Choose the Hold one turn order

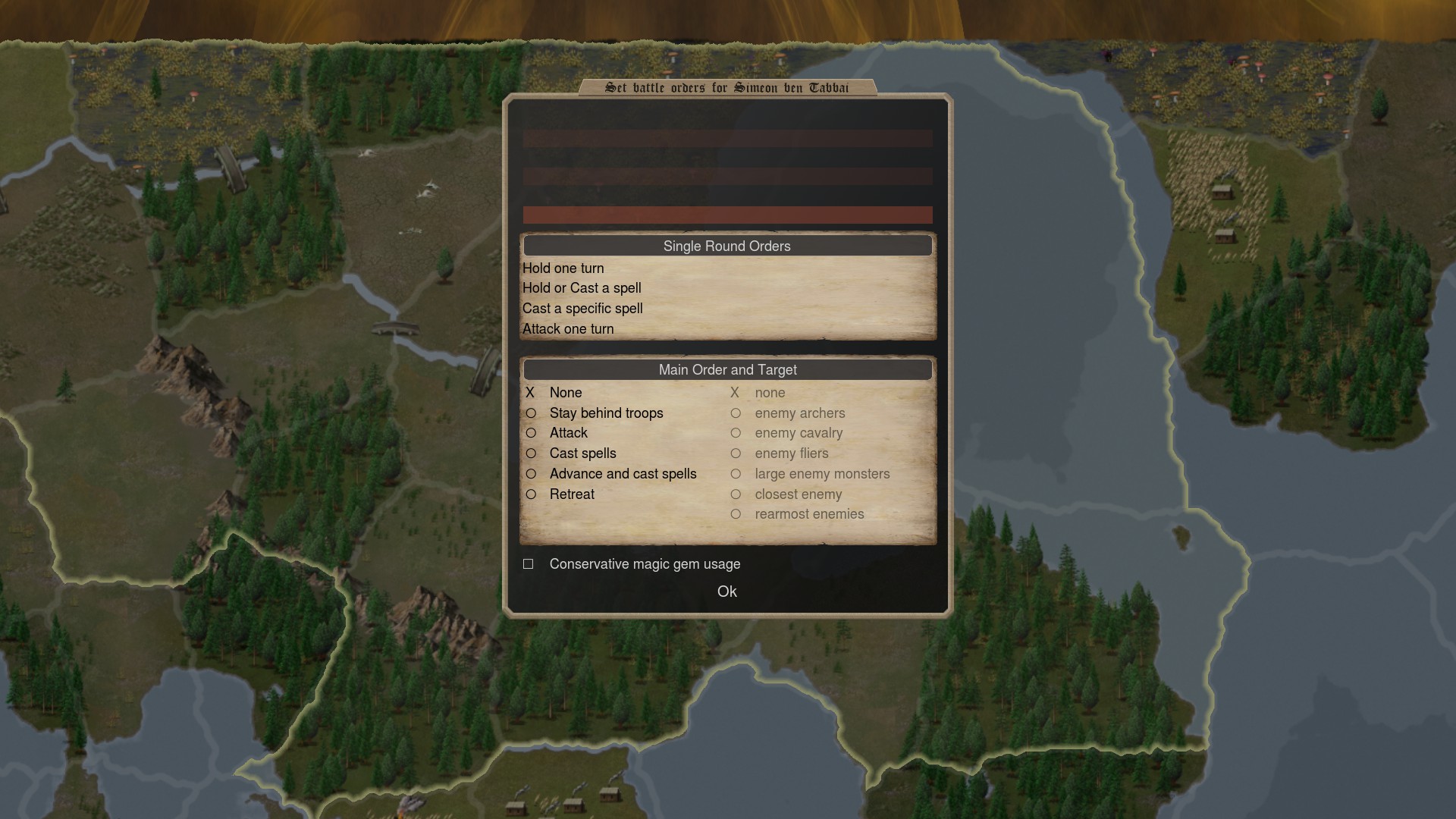[x=563, y=268]
